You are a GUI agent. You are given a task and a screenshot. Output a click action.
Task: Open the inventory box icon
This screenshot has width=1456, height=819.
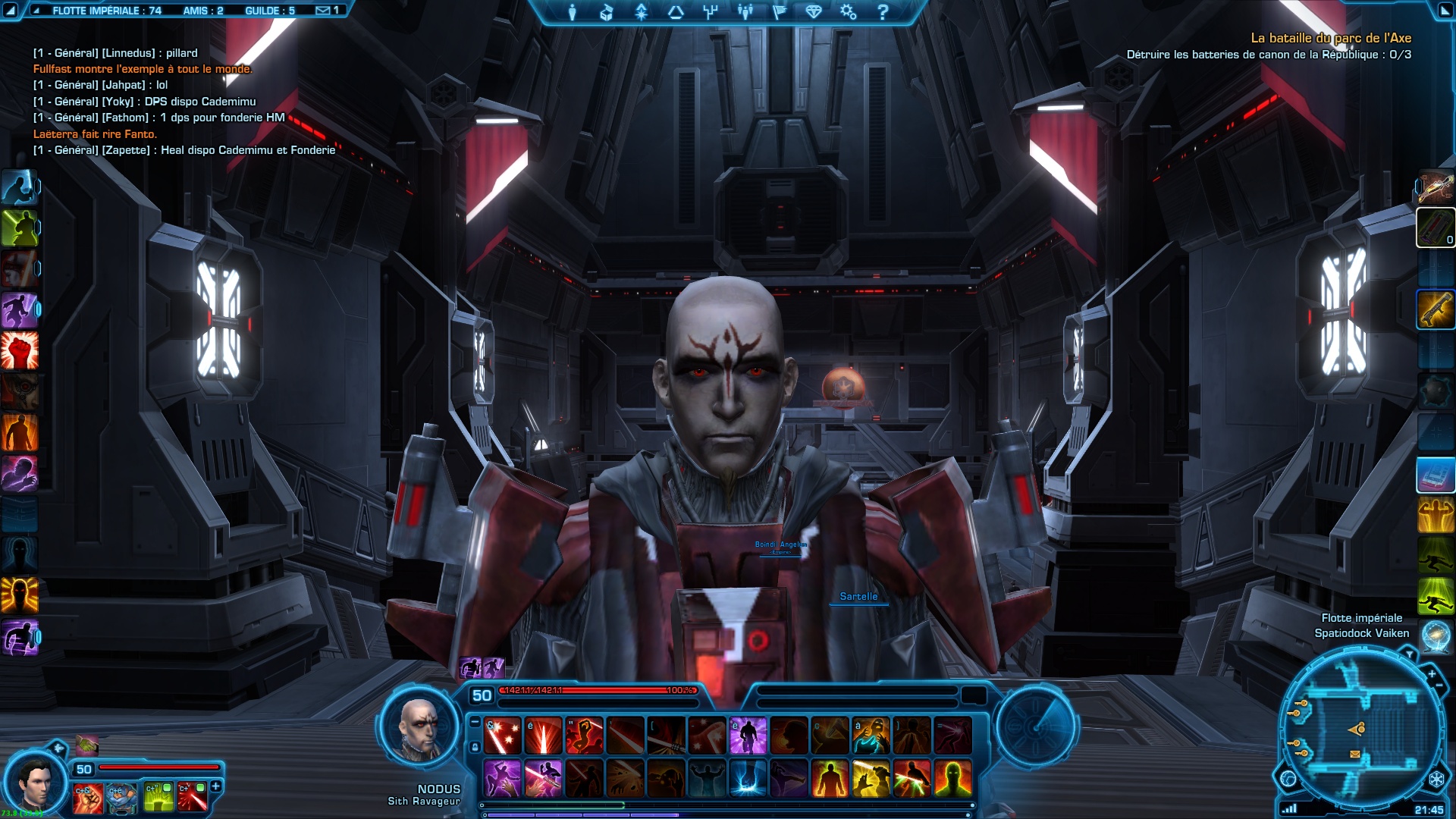tap(607, 12)
